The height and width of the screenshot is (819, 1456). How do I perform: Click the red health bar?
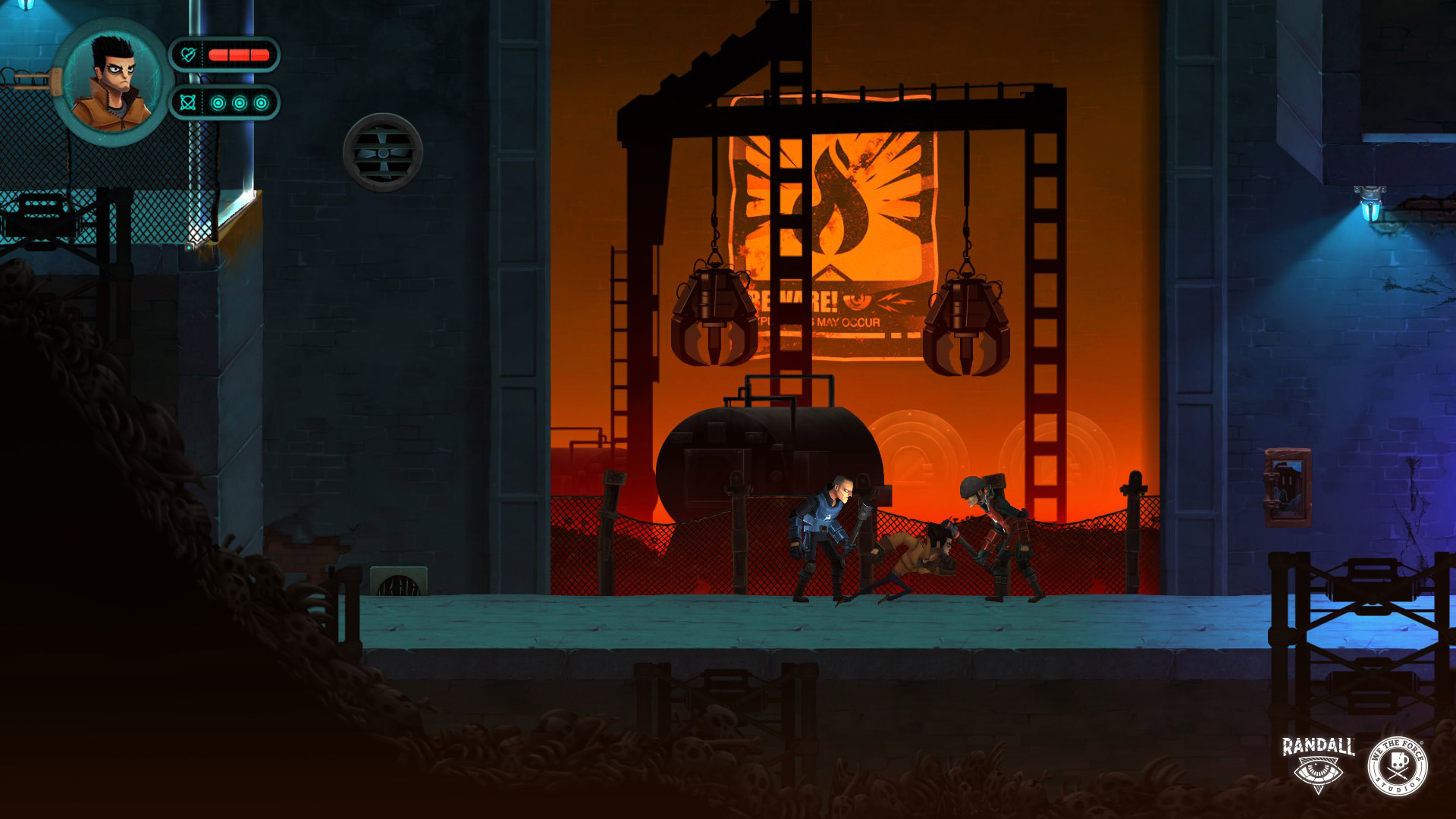[x=239, y=53]
